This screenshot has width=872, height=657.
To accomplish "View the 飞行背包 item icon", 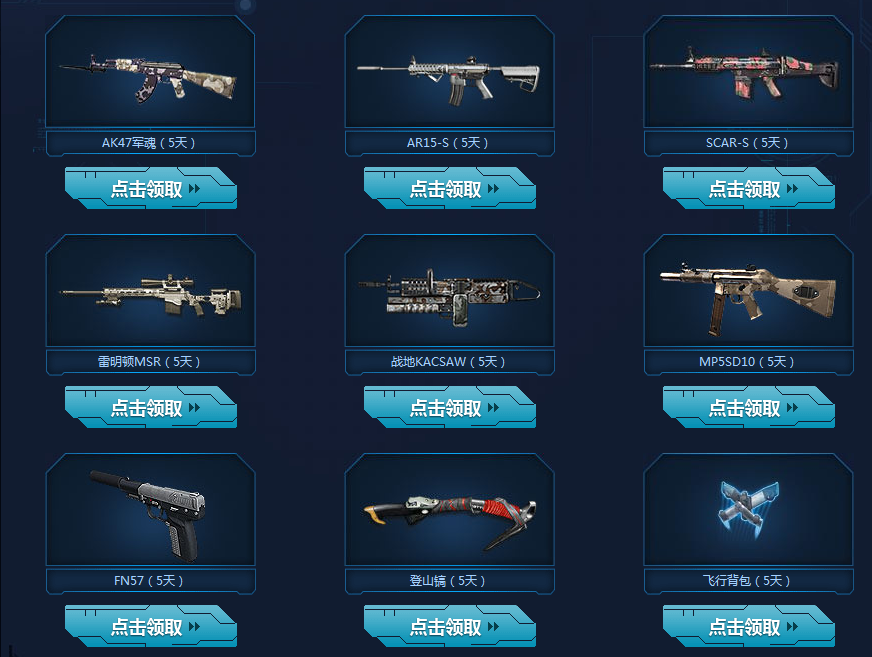I will coord(748,505).
